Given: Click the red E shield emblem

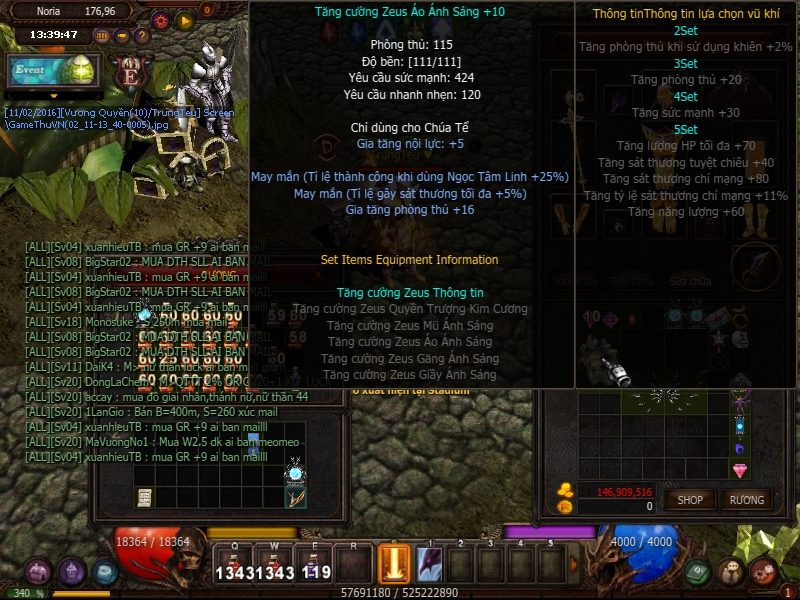Looking at the screenshot, I should [x=129, y=74].
